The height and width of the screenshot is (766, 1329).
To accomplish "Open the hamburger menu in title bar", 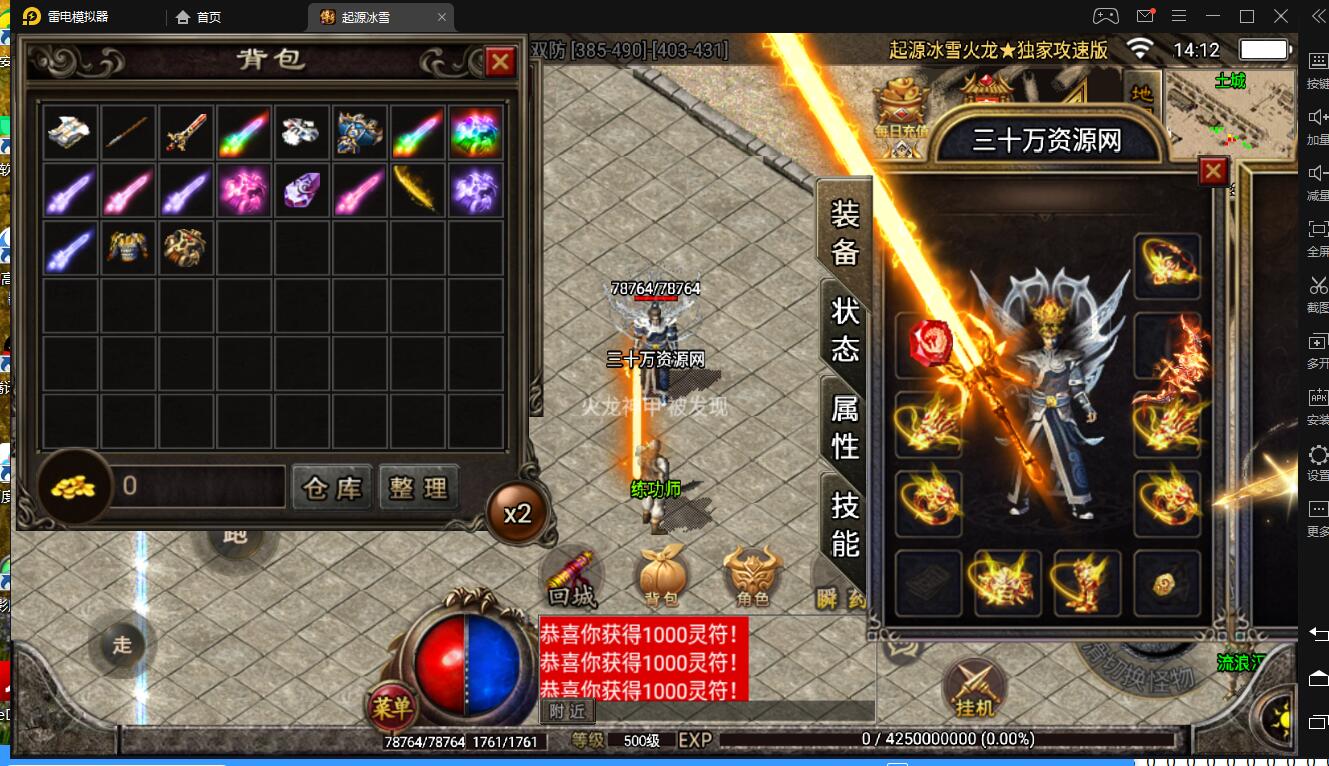I will [1181, 16].
